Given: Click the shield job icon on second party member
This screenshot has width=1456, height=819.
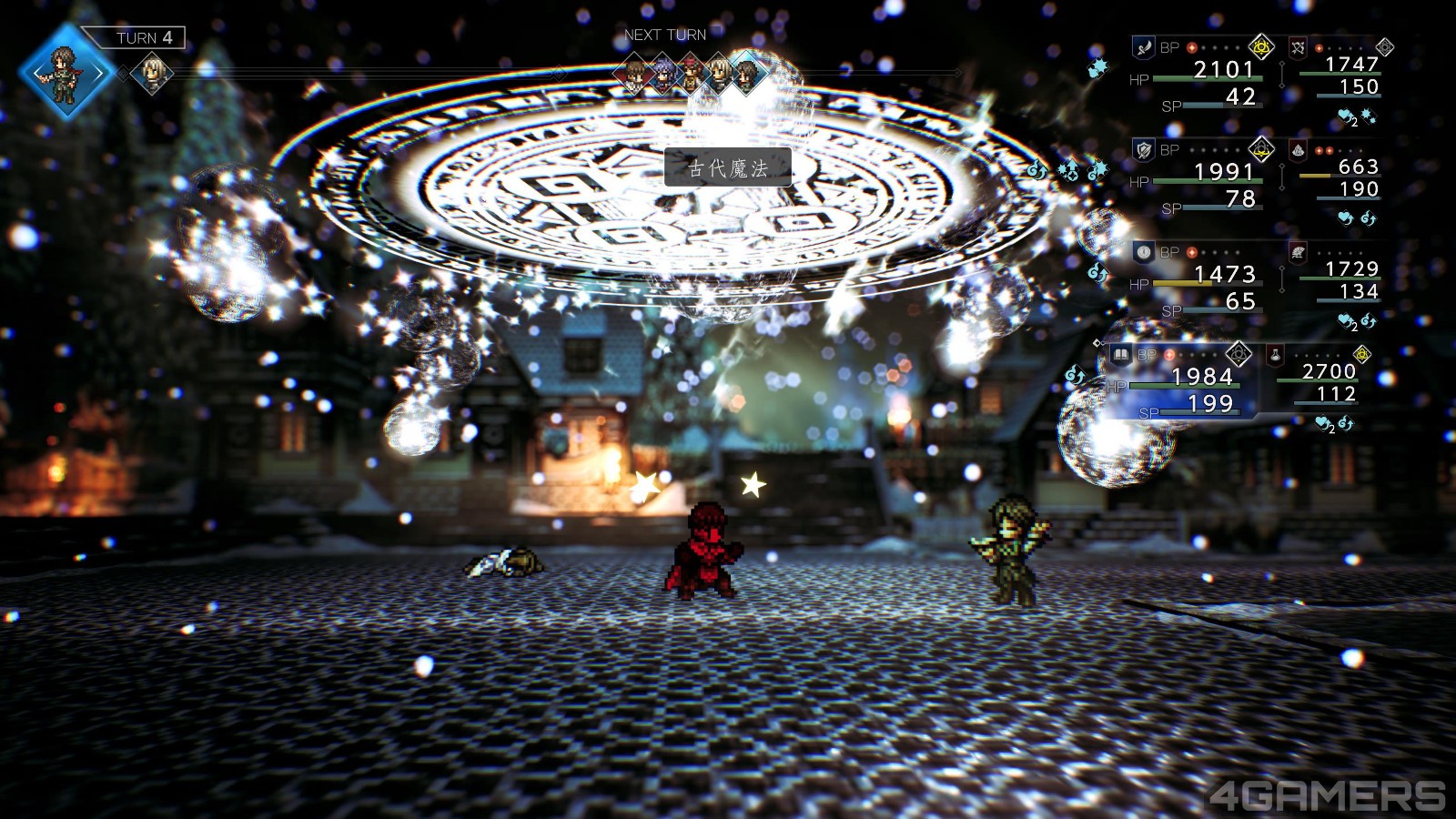Looking at the screenshot, I should (1142, 150).
